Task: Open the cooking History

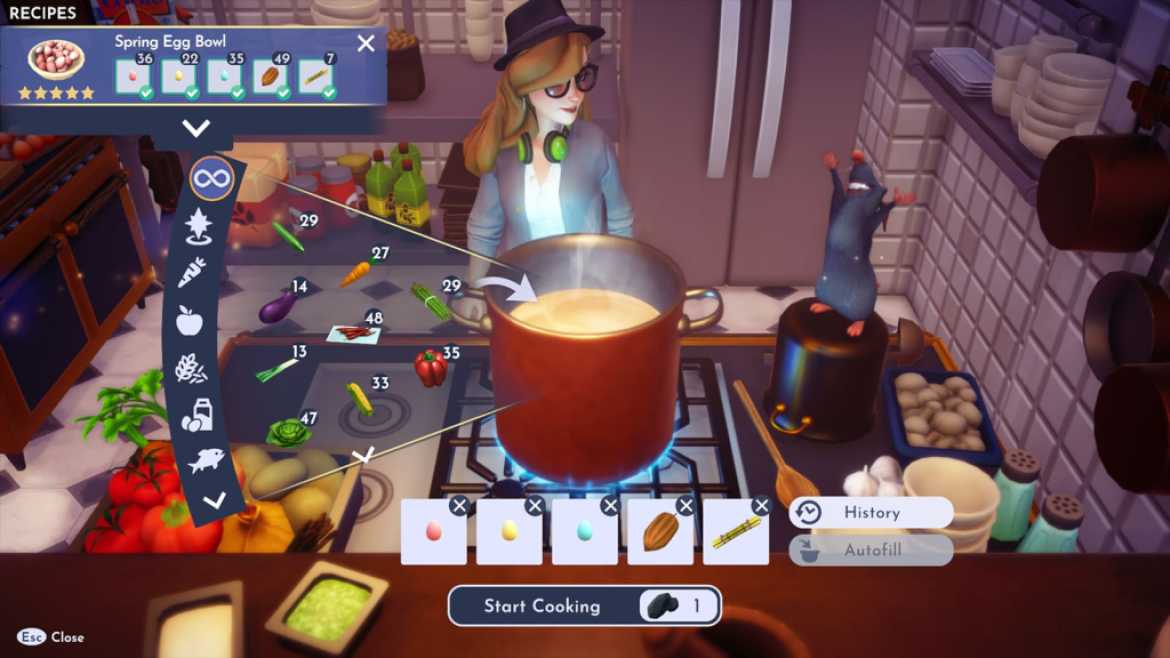Action: pyautogui.click(x=870, y=513)
